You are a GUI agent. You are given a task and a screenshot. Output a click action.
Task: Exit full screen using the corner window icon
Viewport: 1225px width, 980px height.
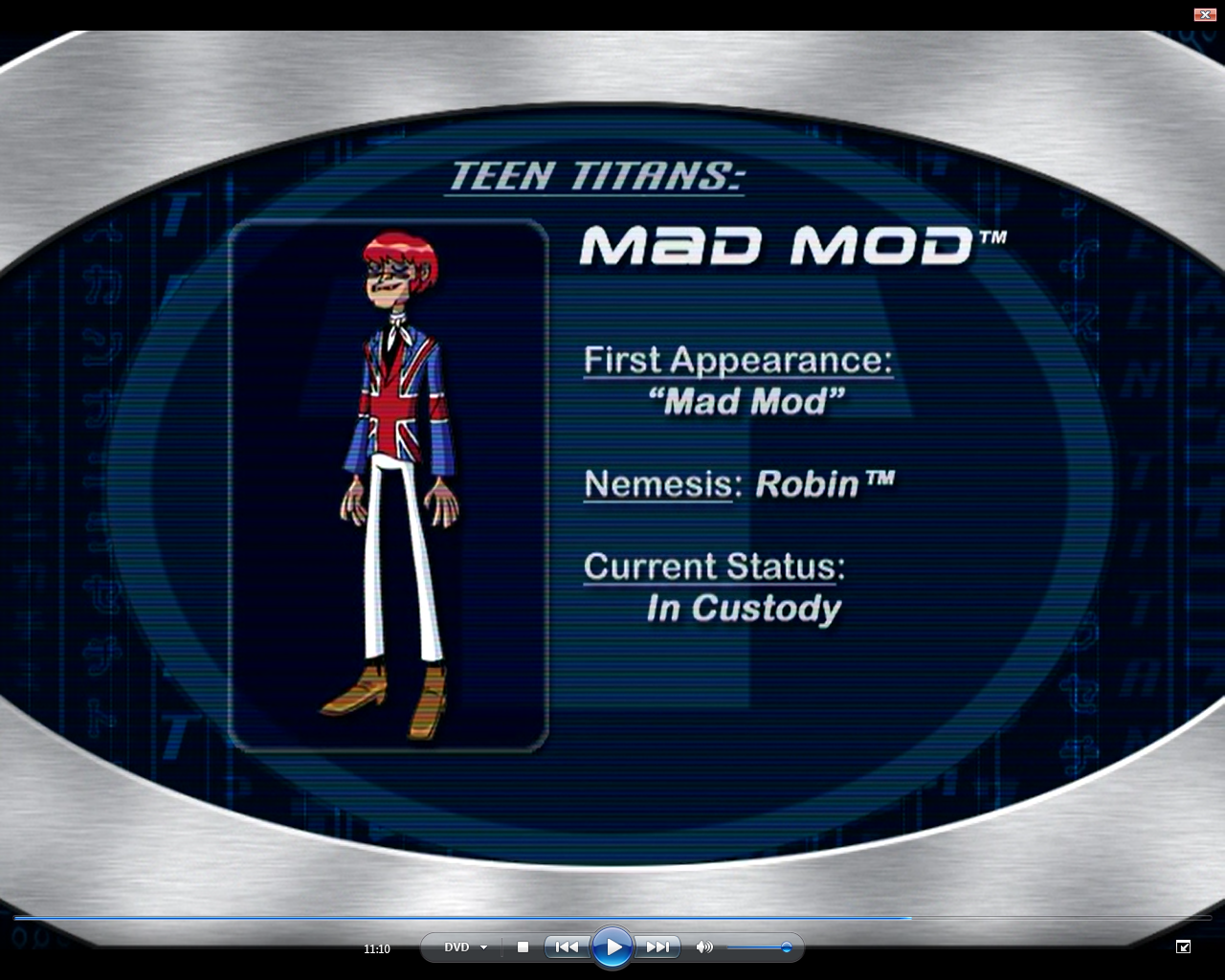coord(1183,947)
